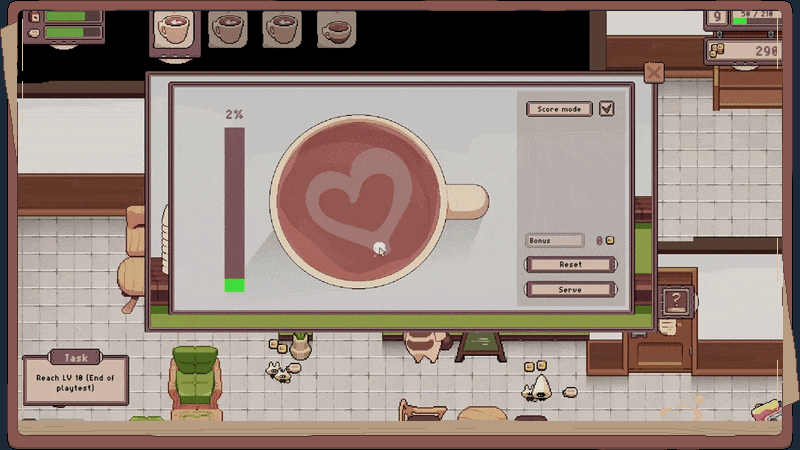The image size is (800, 450).
Task: Reset the latte art drawing
Action: [x=570, y=265]
